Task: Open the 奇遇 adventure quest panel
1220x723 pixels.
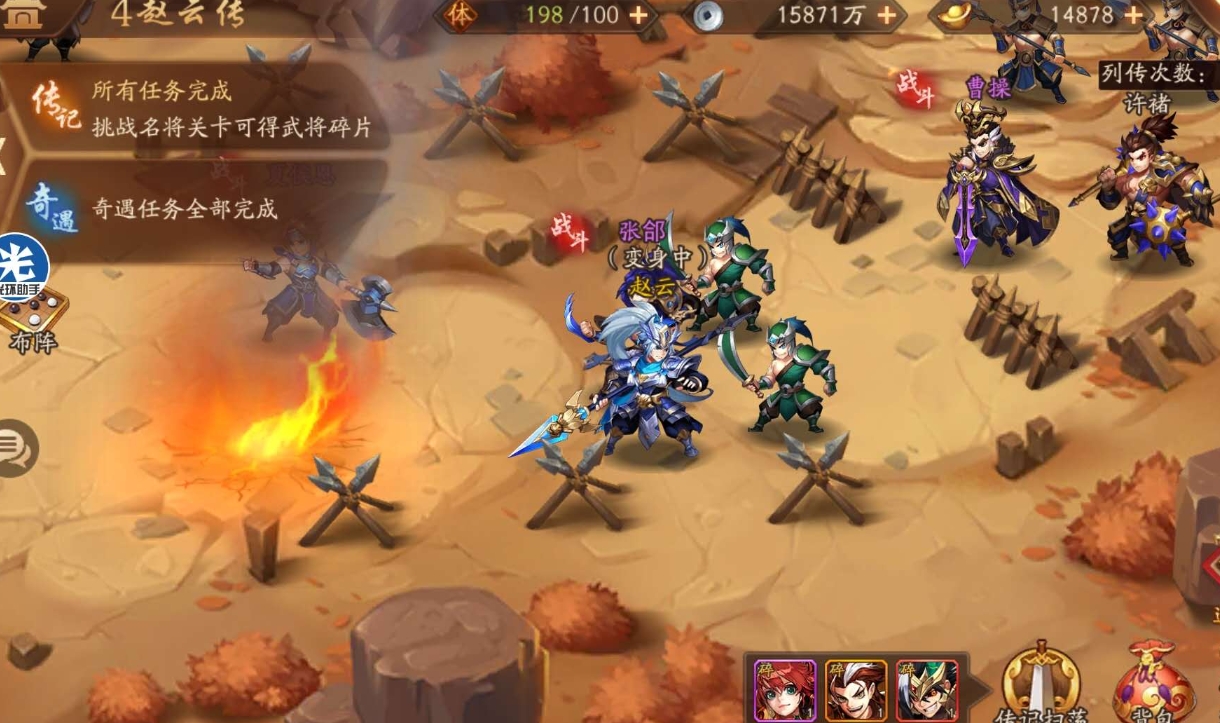Action: 51,207
